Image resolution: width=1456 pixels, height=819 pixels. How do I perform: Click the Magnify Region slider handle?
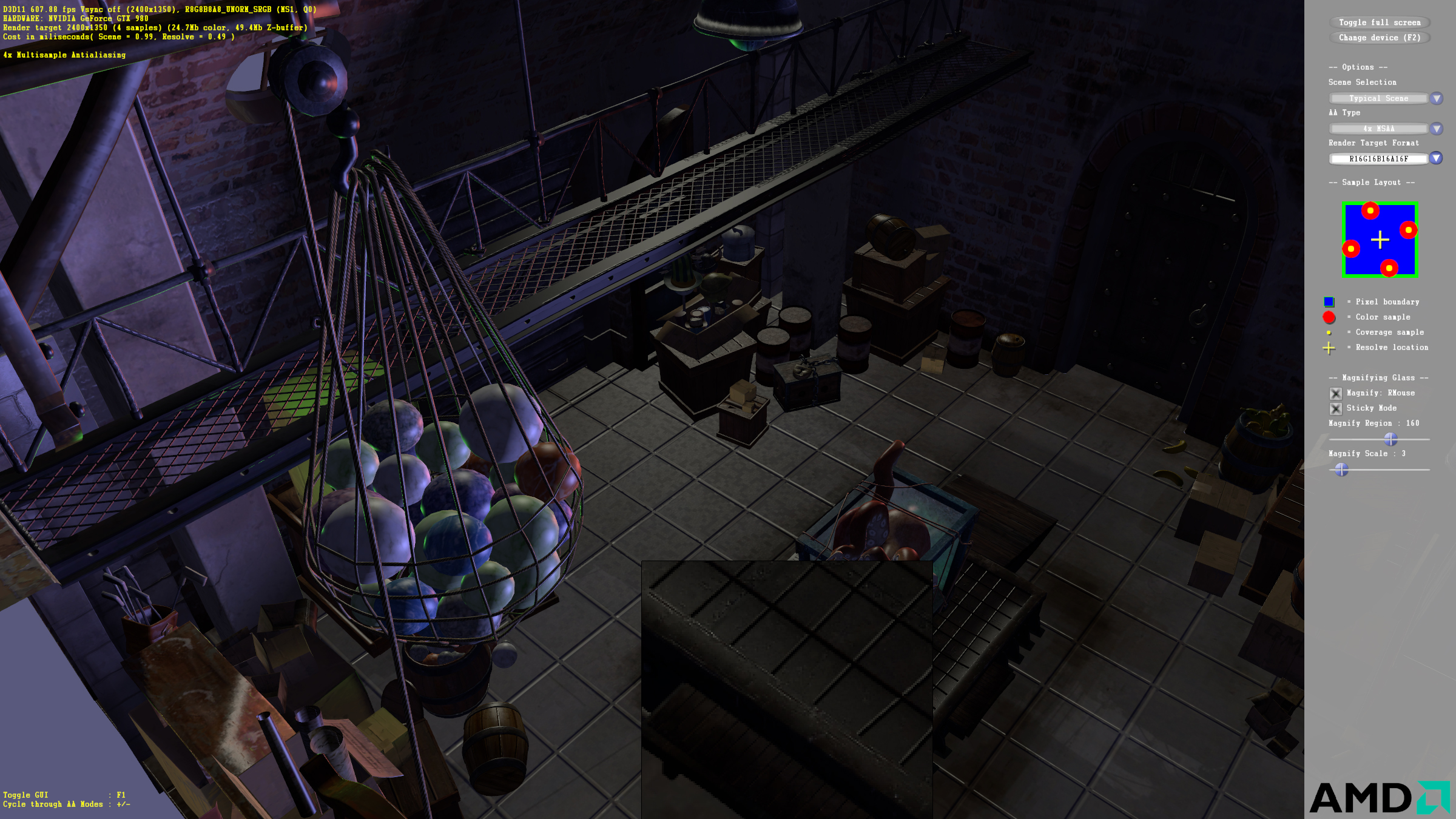[1390, 439]
